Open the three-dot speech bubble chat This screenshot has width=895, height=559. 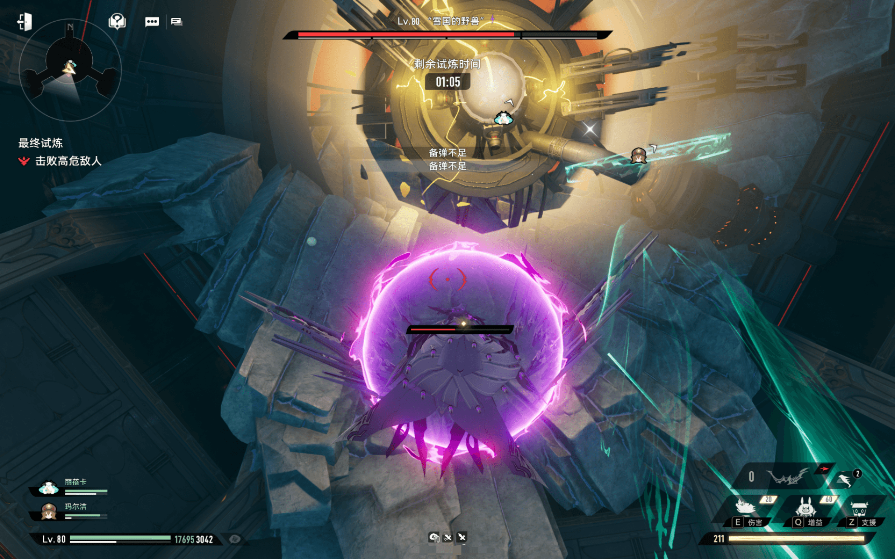coord(152,21)
